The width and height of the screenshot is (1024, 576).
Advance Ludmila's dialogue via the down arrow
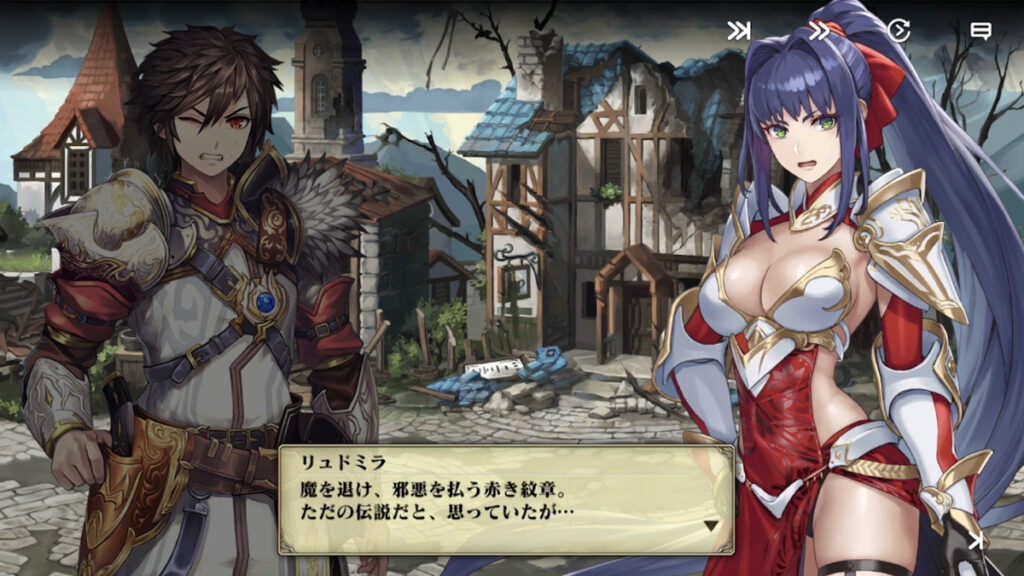(711, 525)
